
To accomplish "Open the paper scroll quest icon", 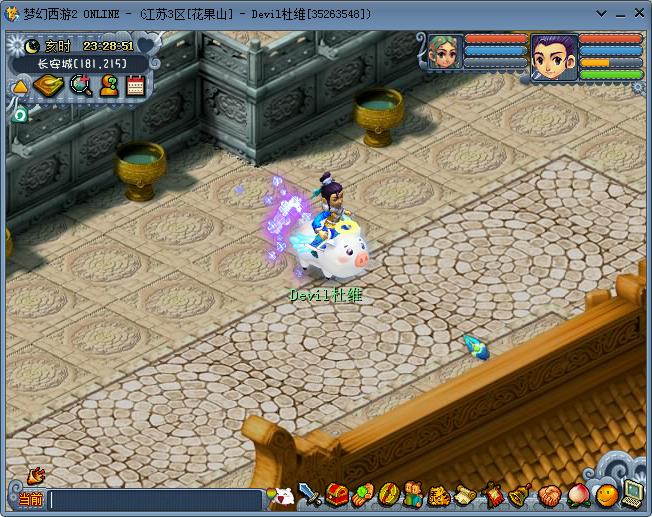I will tap(466, 494).
